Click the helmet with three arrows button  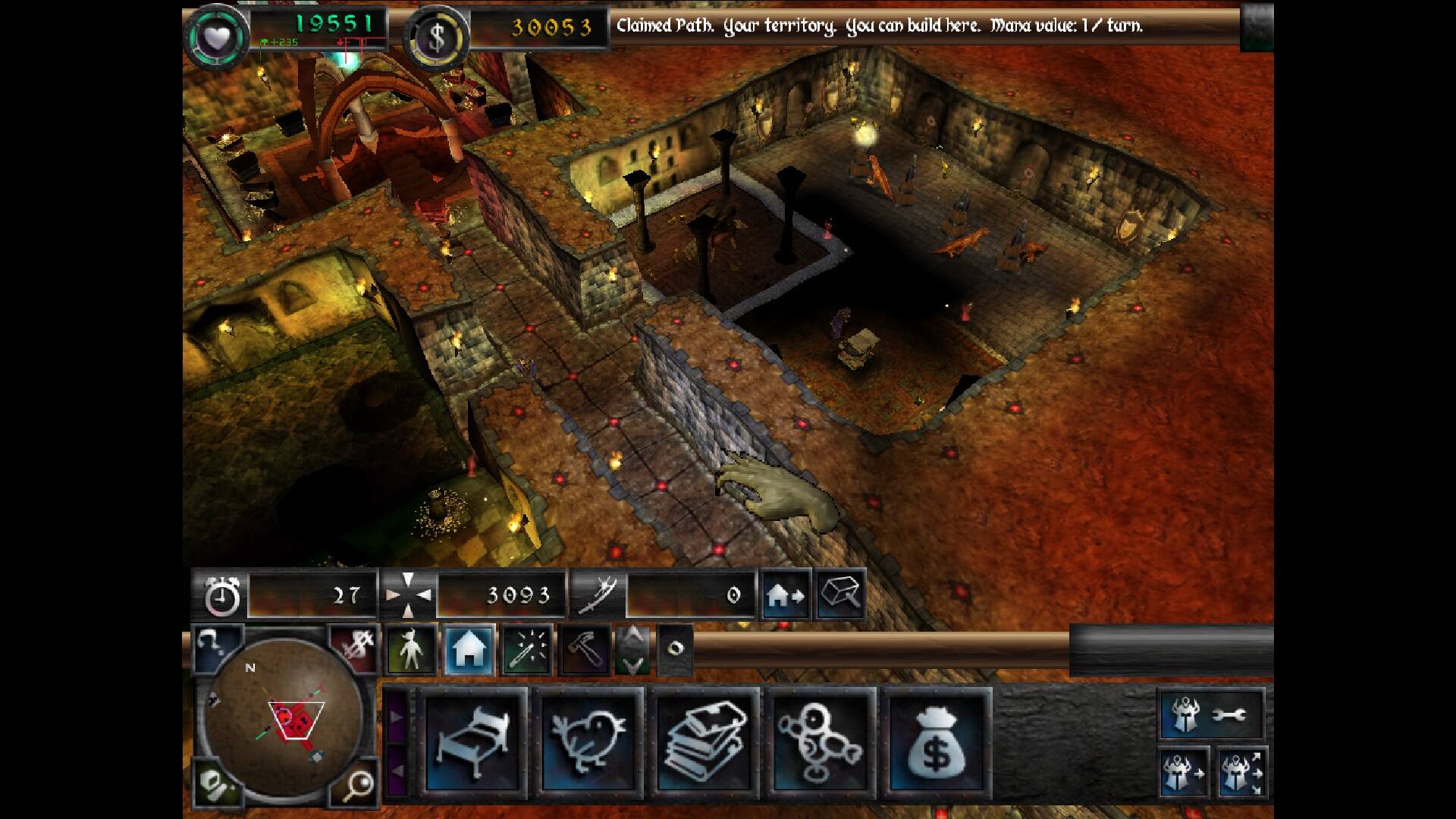coord(1241,773)
